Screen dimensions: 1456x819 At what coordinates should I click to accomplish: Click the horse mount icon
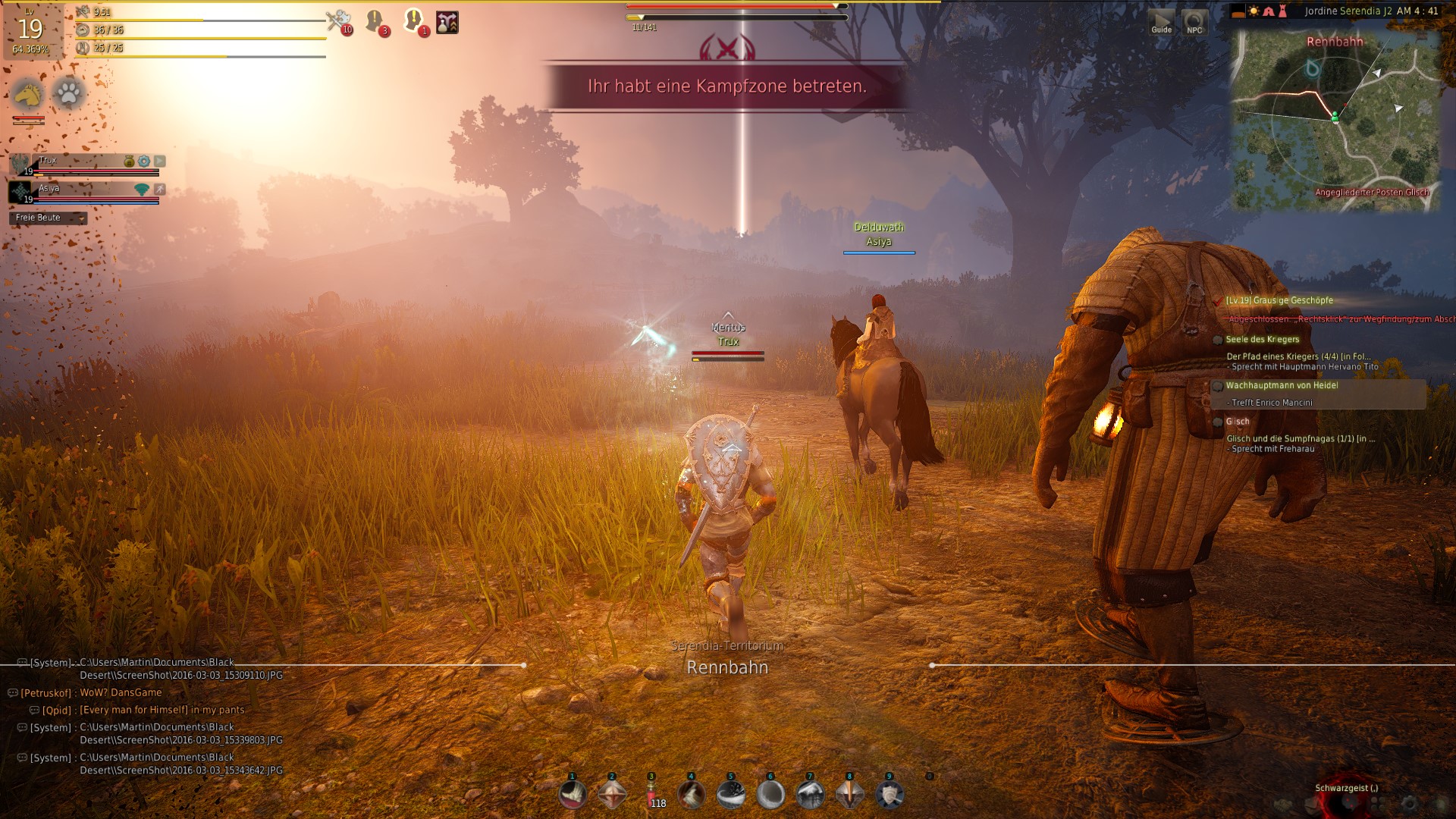[28, 95]
